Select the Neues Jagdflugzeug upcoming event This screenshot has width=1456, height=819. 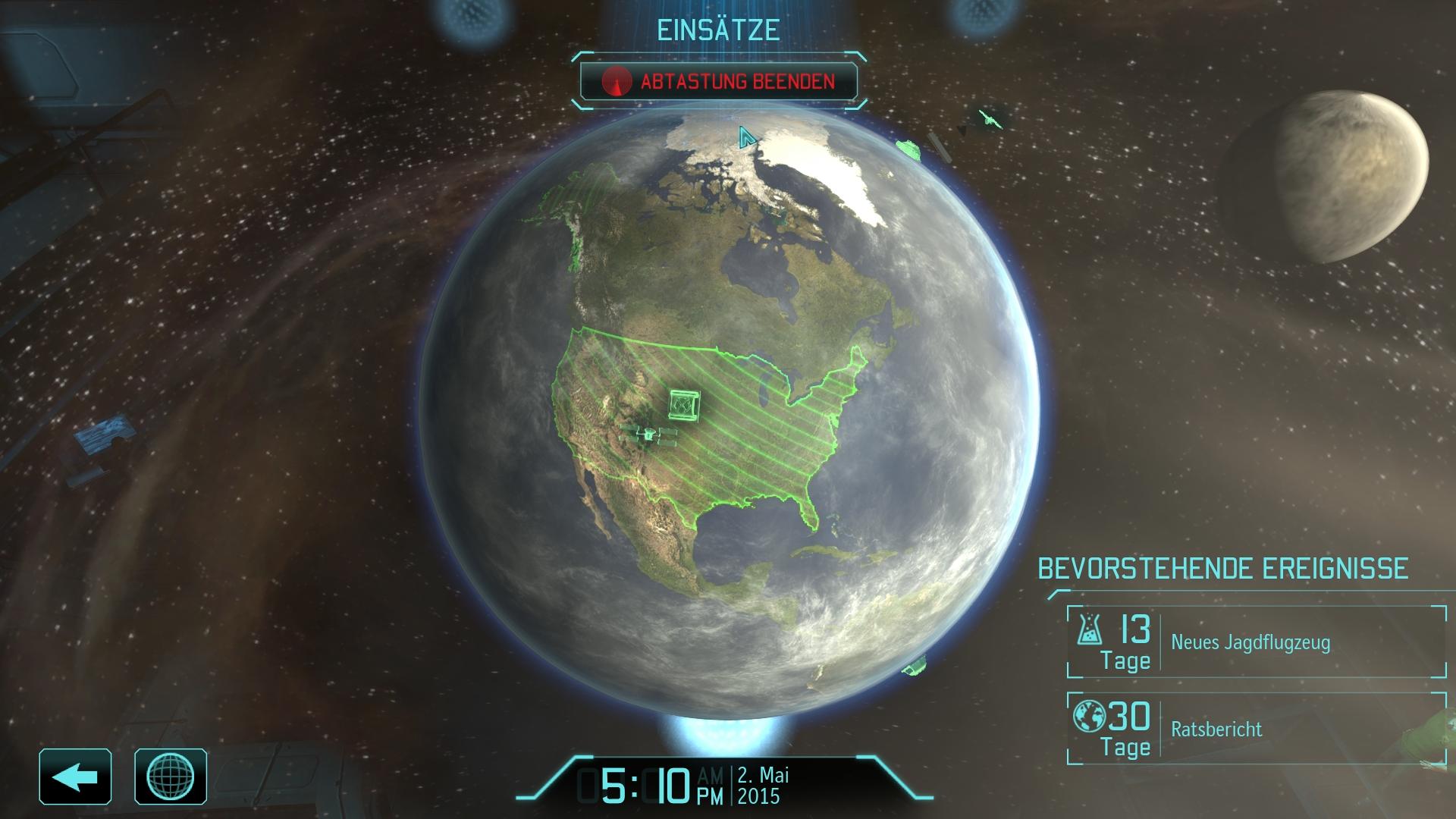tap(1256, 642)
